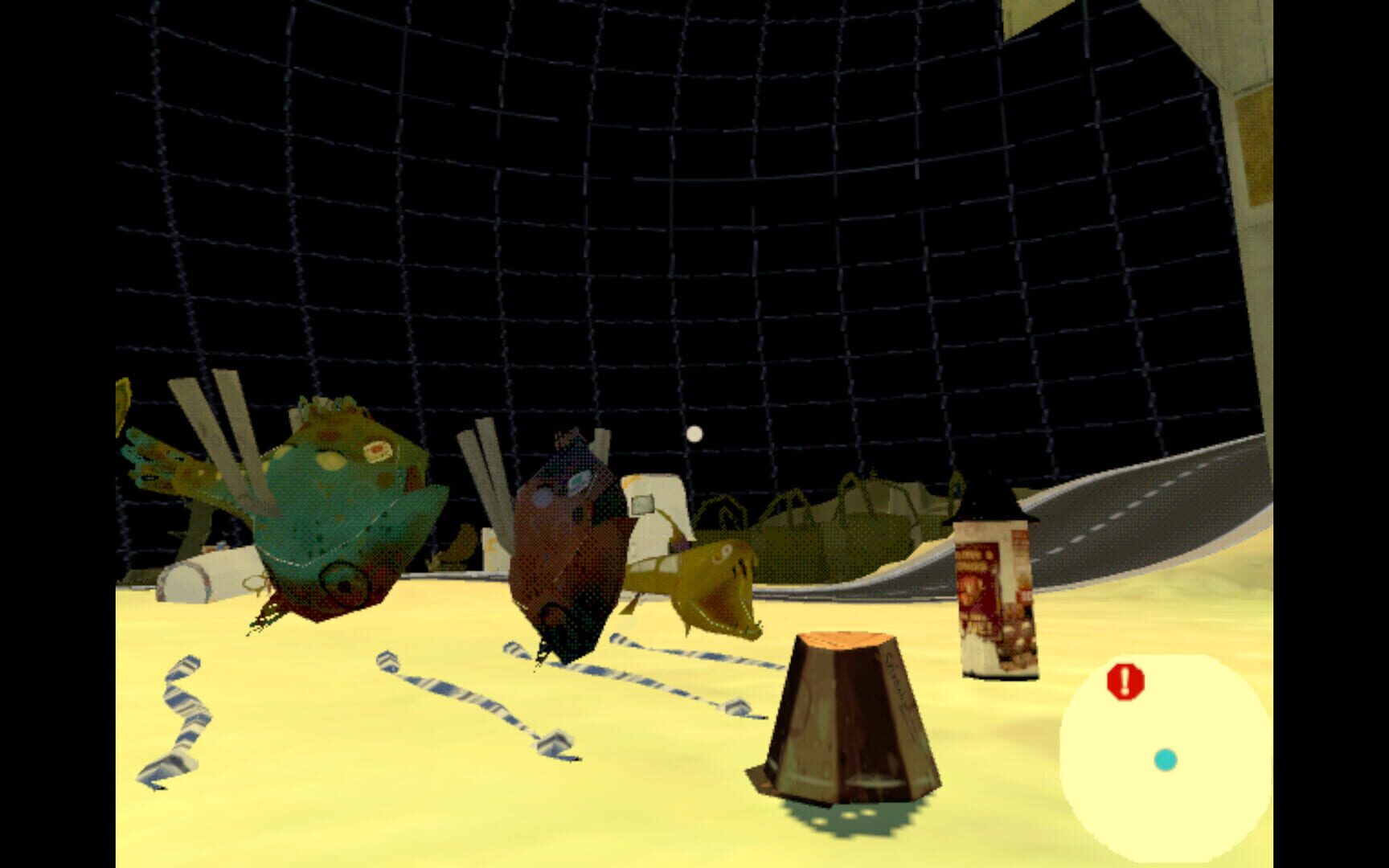Open the small white sign near the center fish
The width and height of the screenshot is (1389, 868).
point(643,506)
